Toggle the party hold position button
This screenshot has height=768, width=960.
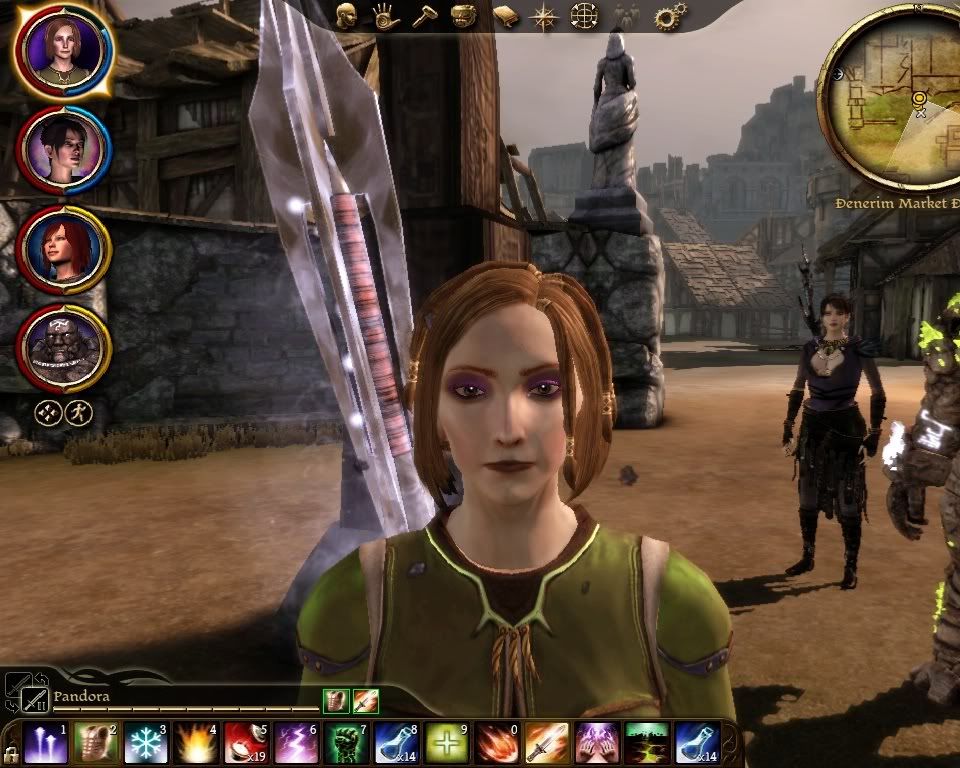(x=48, y=411)
